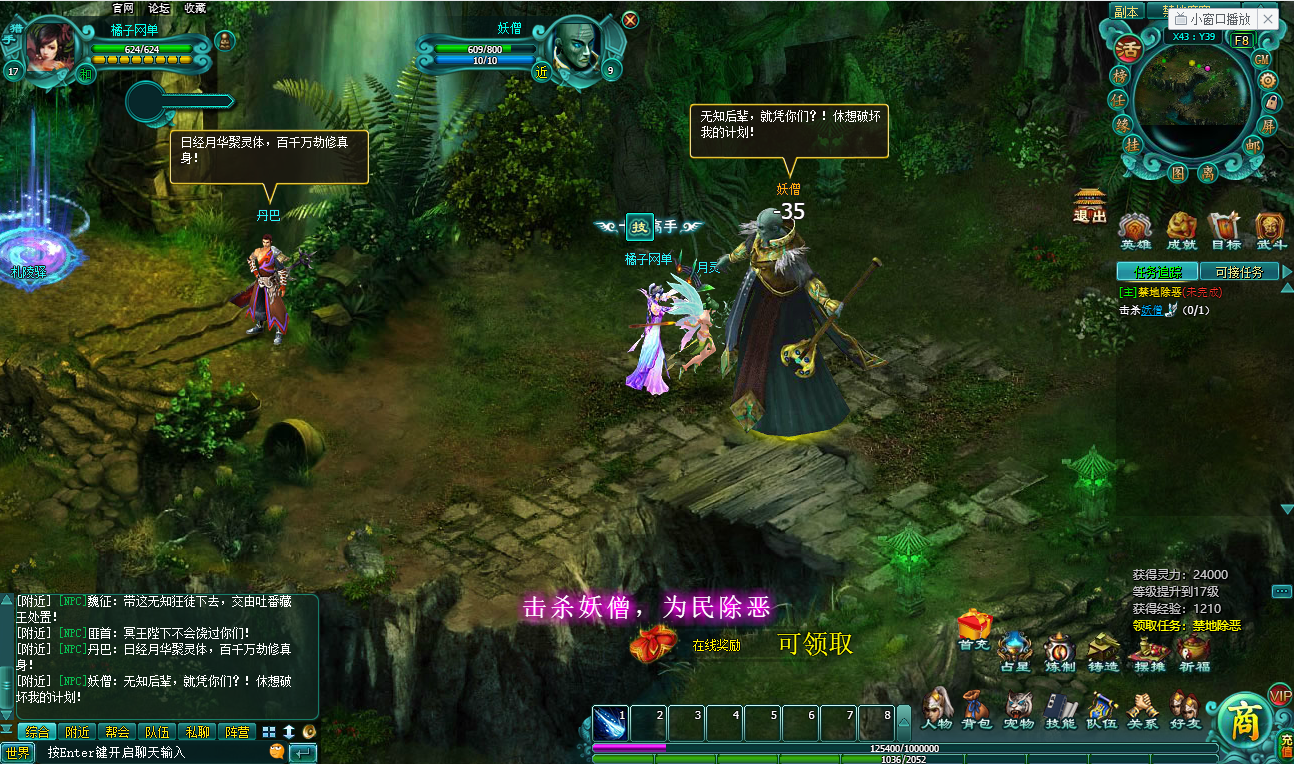1294x764 pixels.
Task: Select the 附近 chat channel tab
Action: pos(76,732)
